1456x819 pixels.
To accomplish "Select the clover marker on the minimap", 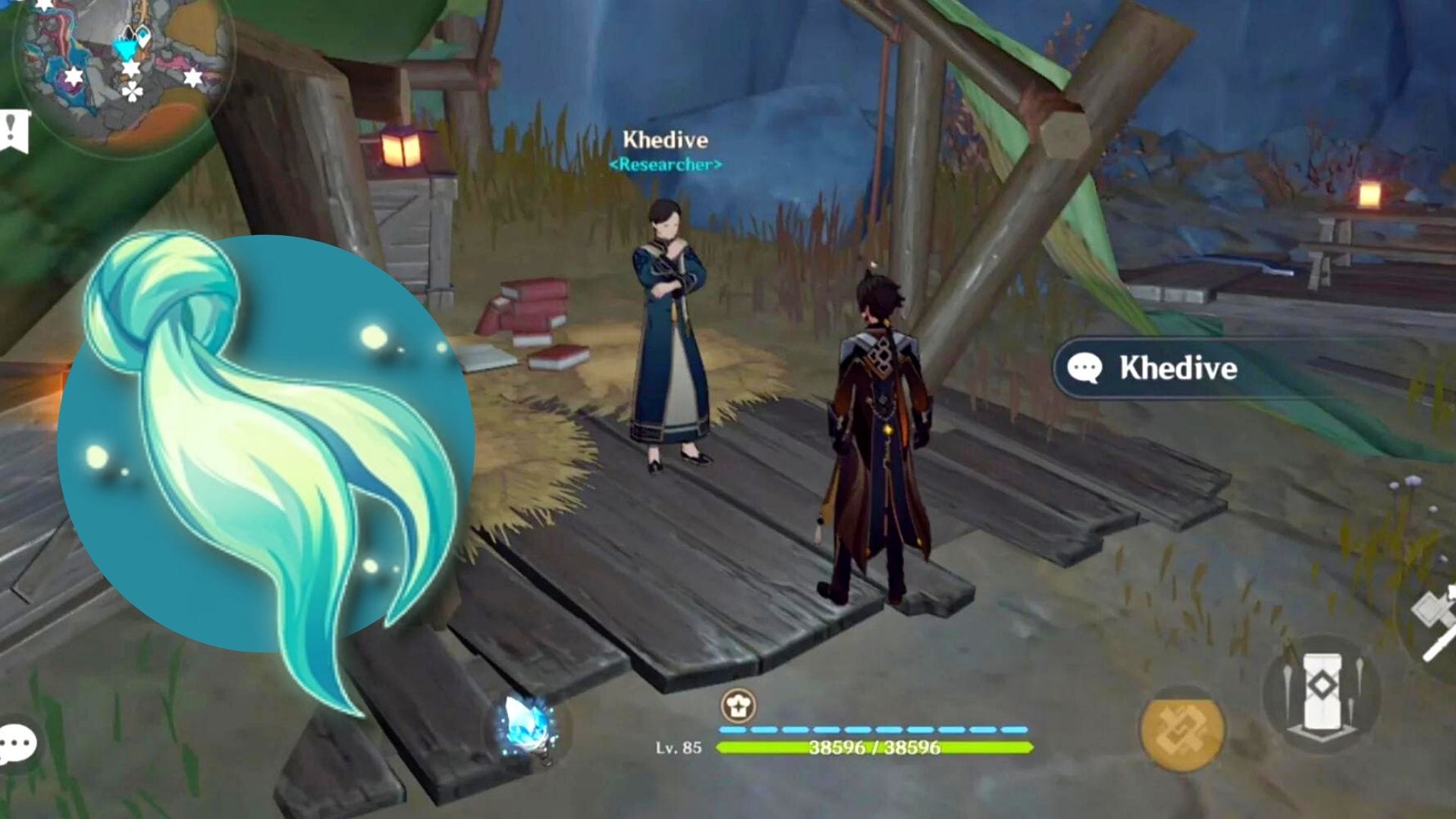I will pos(133,93).
